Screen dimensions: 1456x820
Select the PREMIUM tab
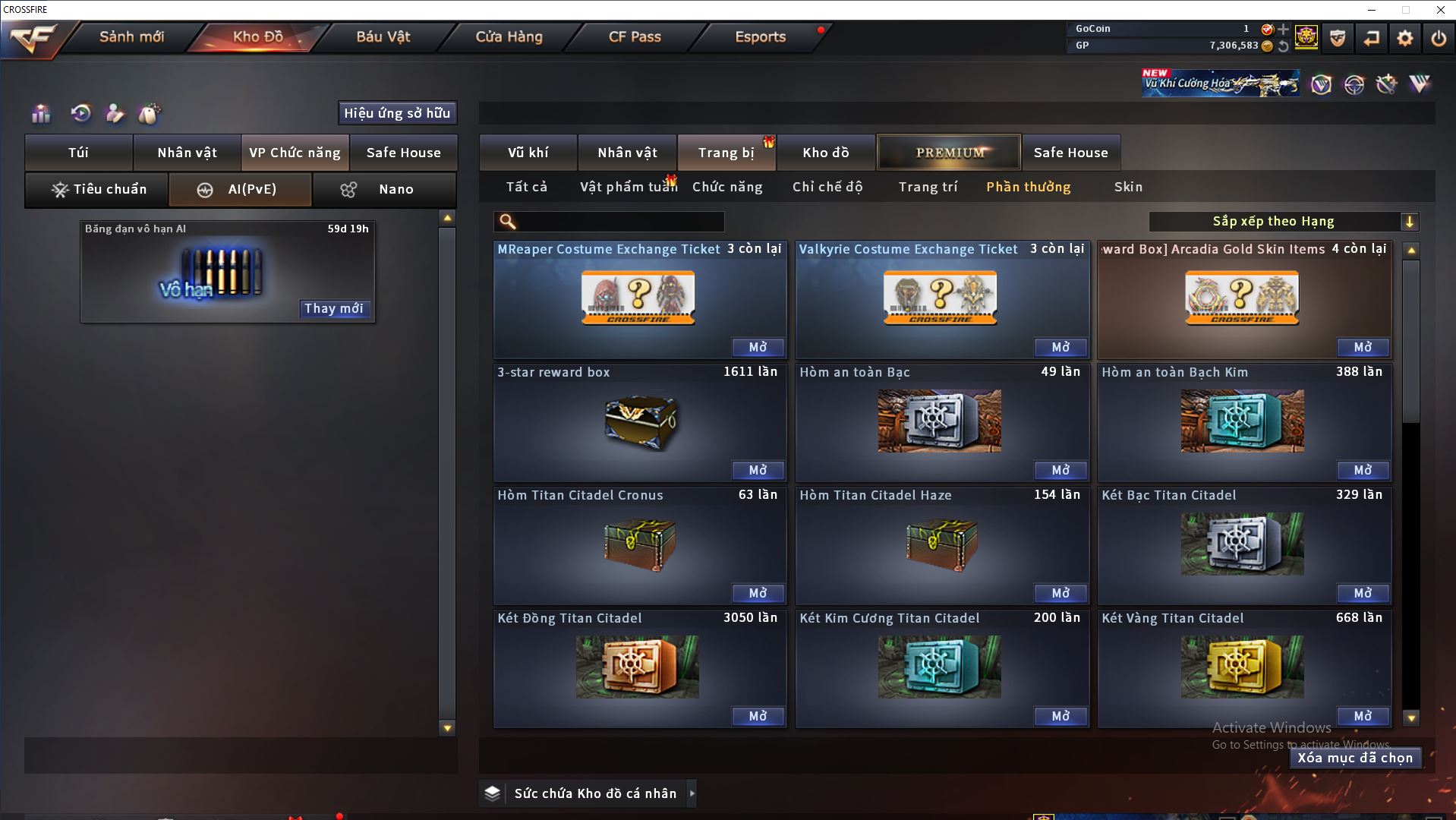[950, 153]
